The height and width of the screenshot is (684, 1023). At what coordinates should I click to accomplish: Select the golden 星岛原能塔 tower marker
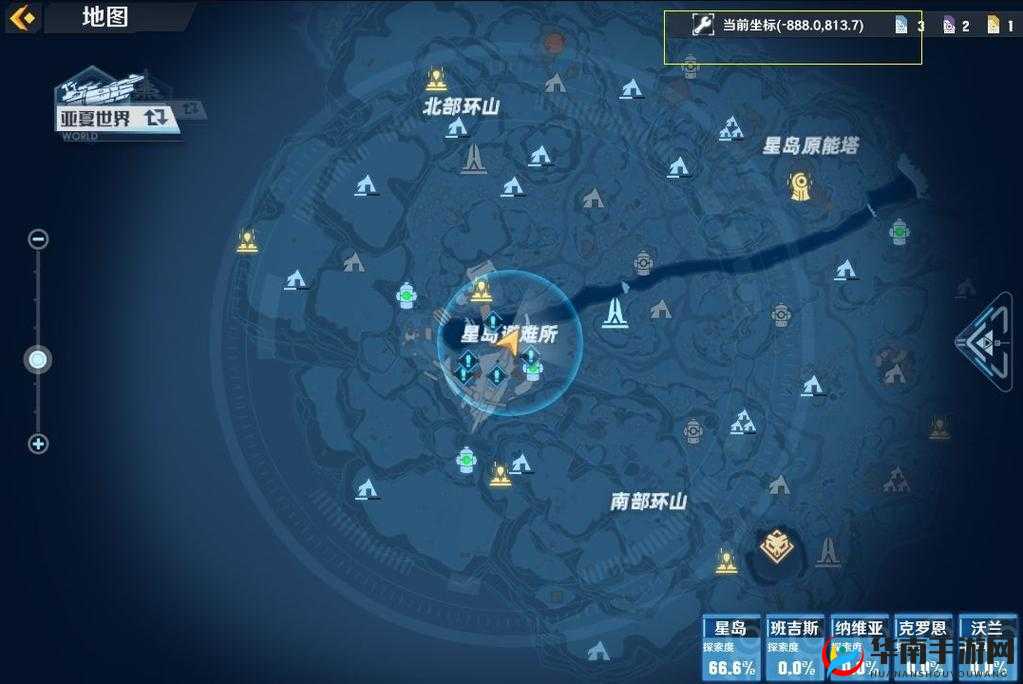(x=799, y=185)
